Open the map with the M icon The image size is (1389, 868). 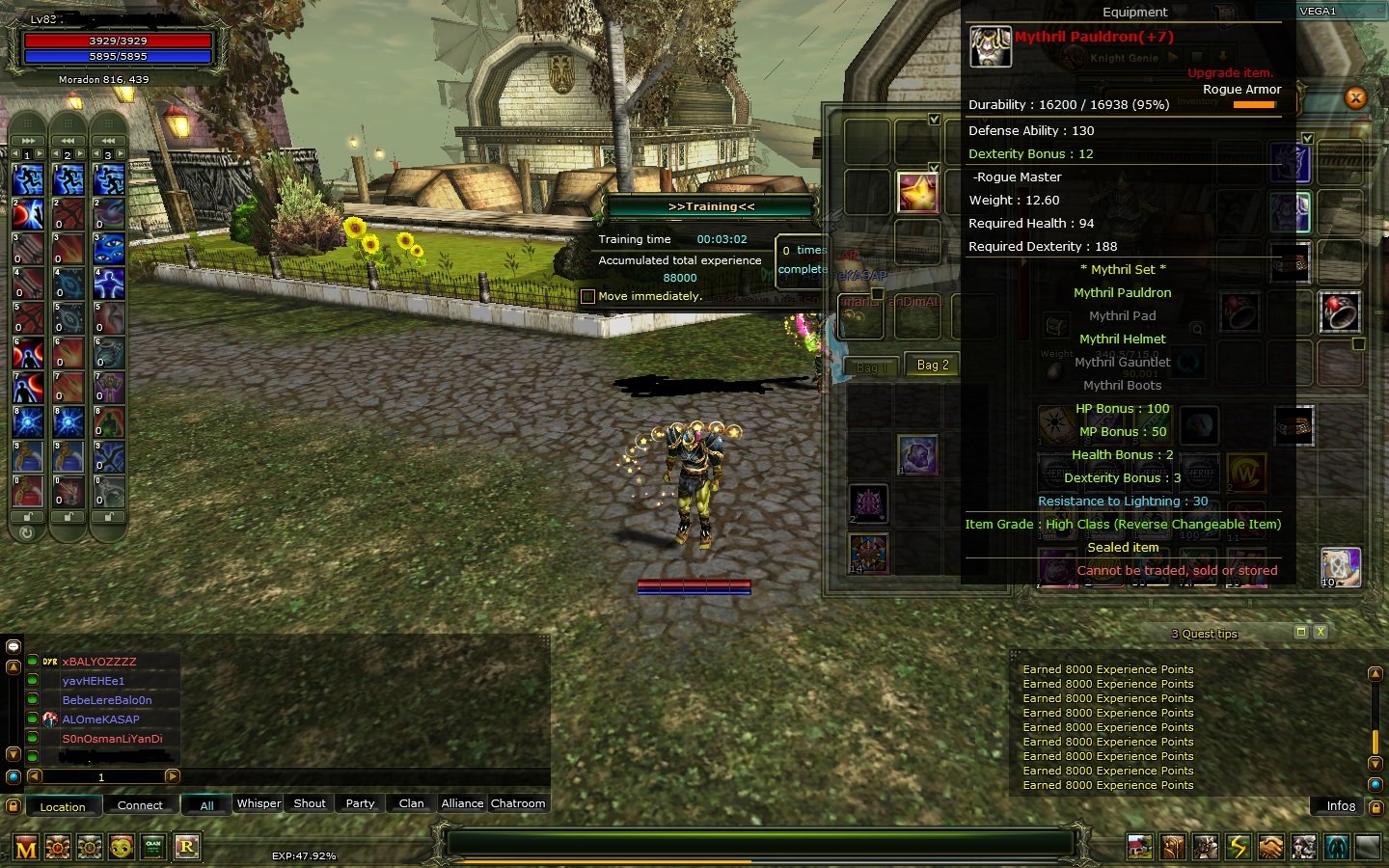tap(25, 847)
